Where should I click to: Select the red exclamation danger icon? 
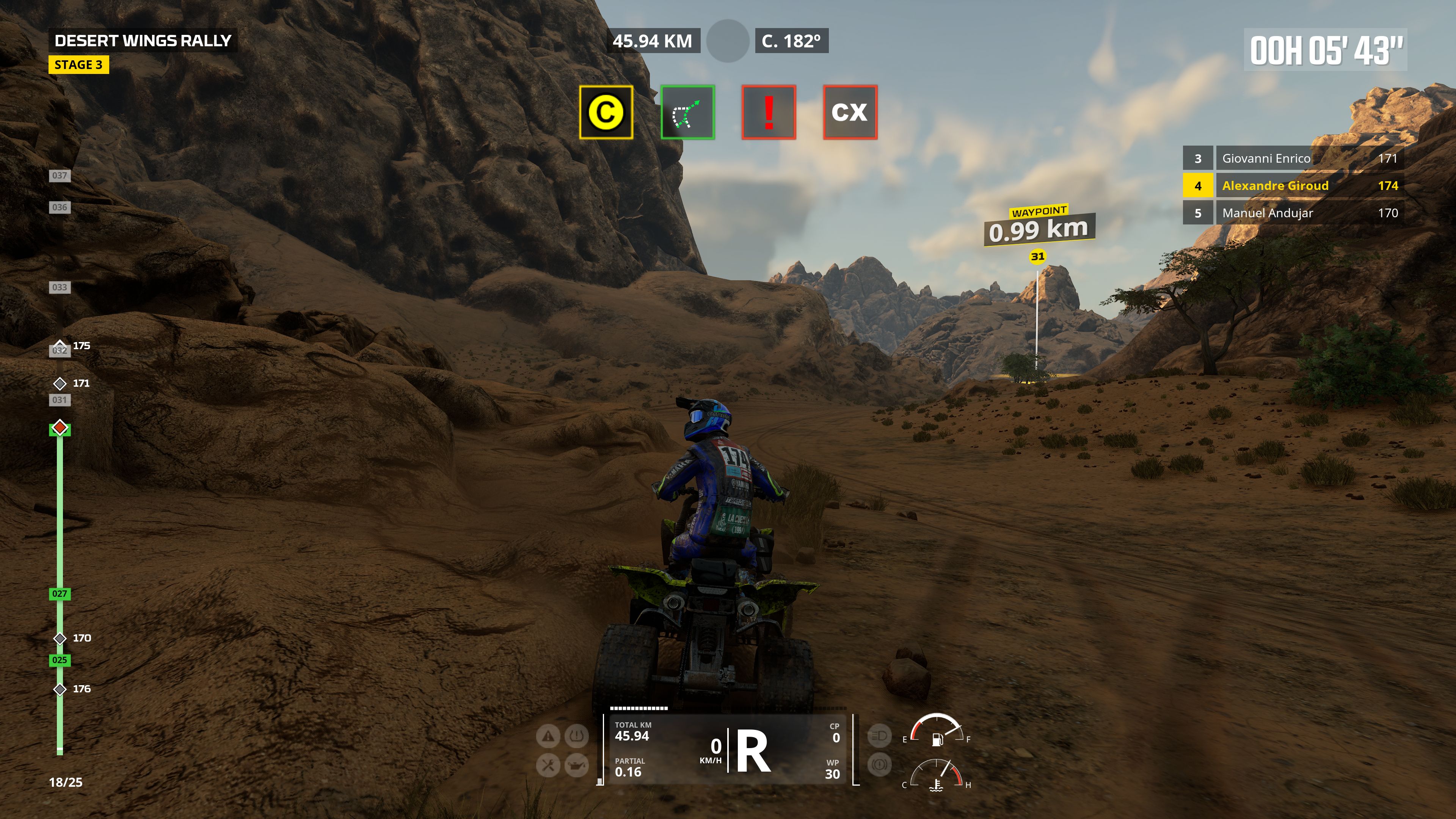[769, 113]
